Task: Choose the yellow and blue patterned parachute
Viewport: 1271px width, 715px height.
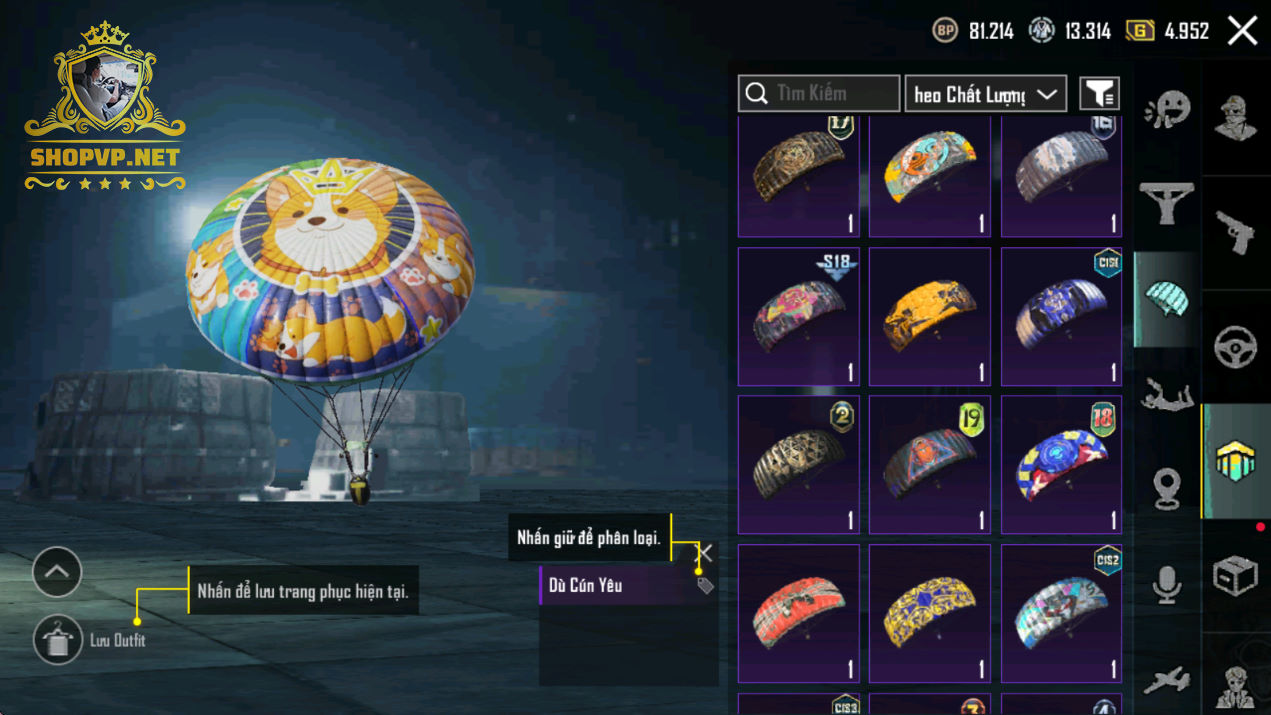Action: 929,613
